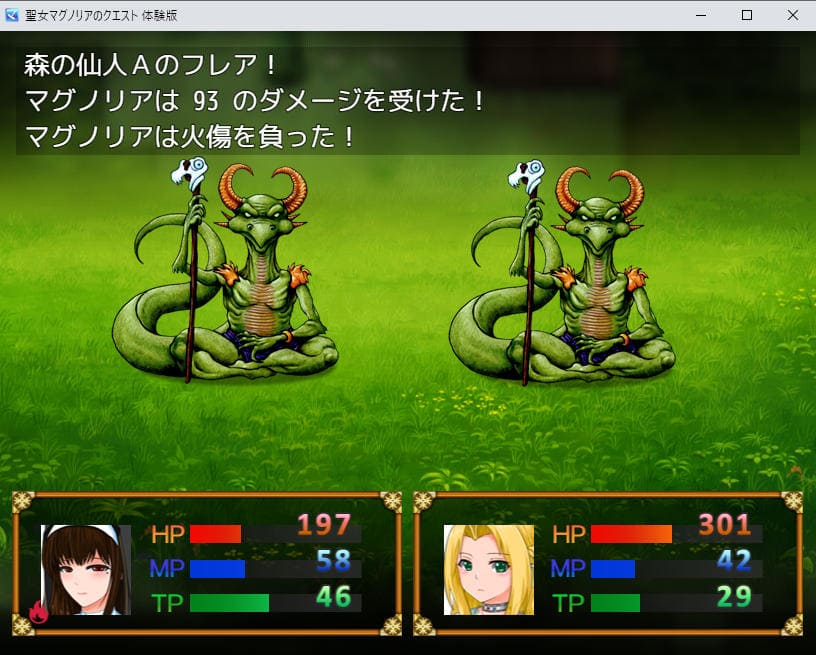The width and height of the screenshot is (816, 655).
Task: Advance the battle log message box
Action: pyautogui.click(x=407, y=100)
